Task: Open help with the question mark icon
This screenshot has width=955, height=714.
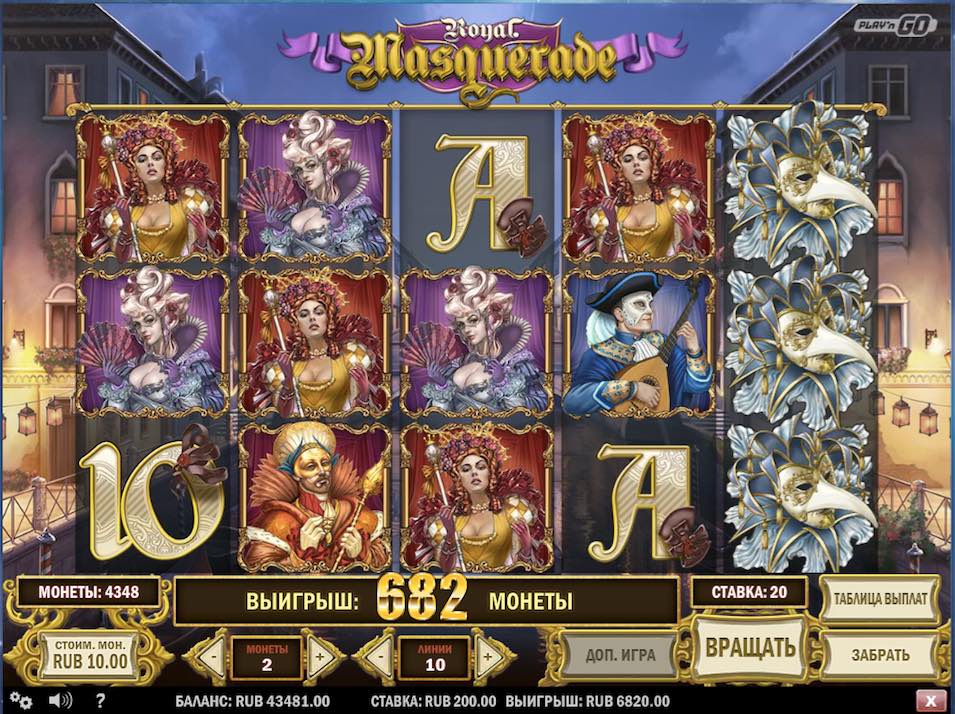Action: pos(100,700)
